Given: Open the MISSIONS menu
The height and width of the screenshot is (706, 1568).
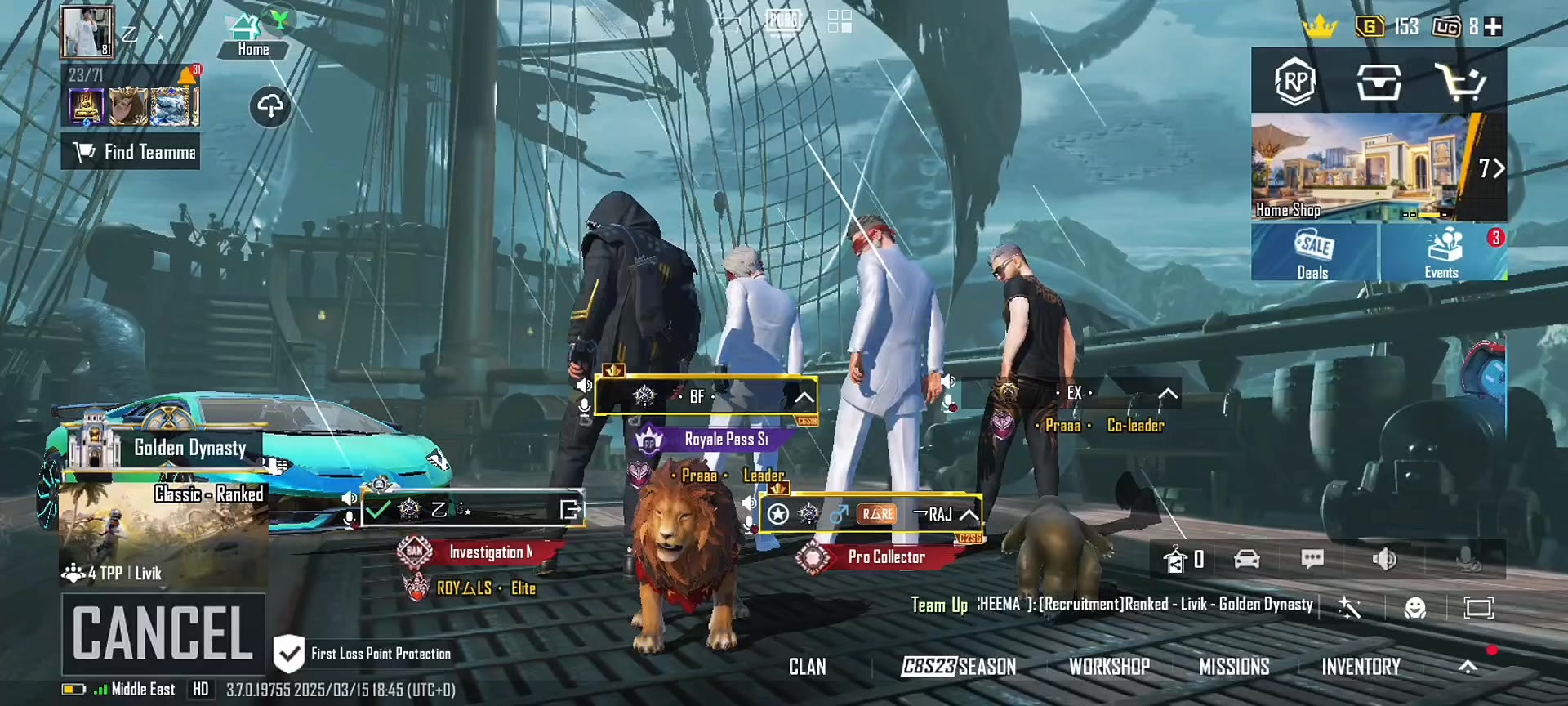Looking at the screenshot, I should click(x=1234, y=667).
